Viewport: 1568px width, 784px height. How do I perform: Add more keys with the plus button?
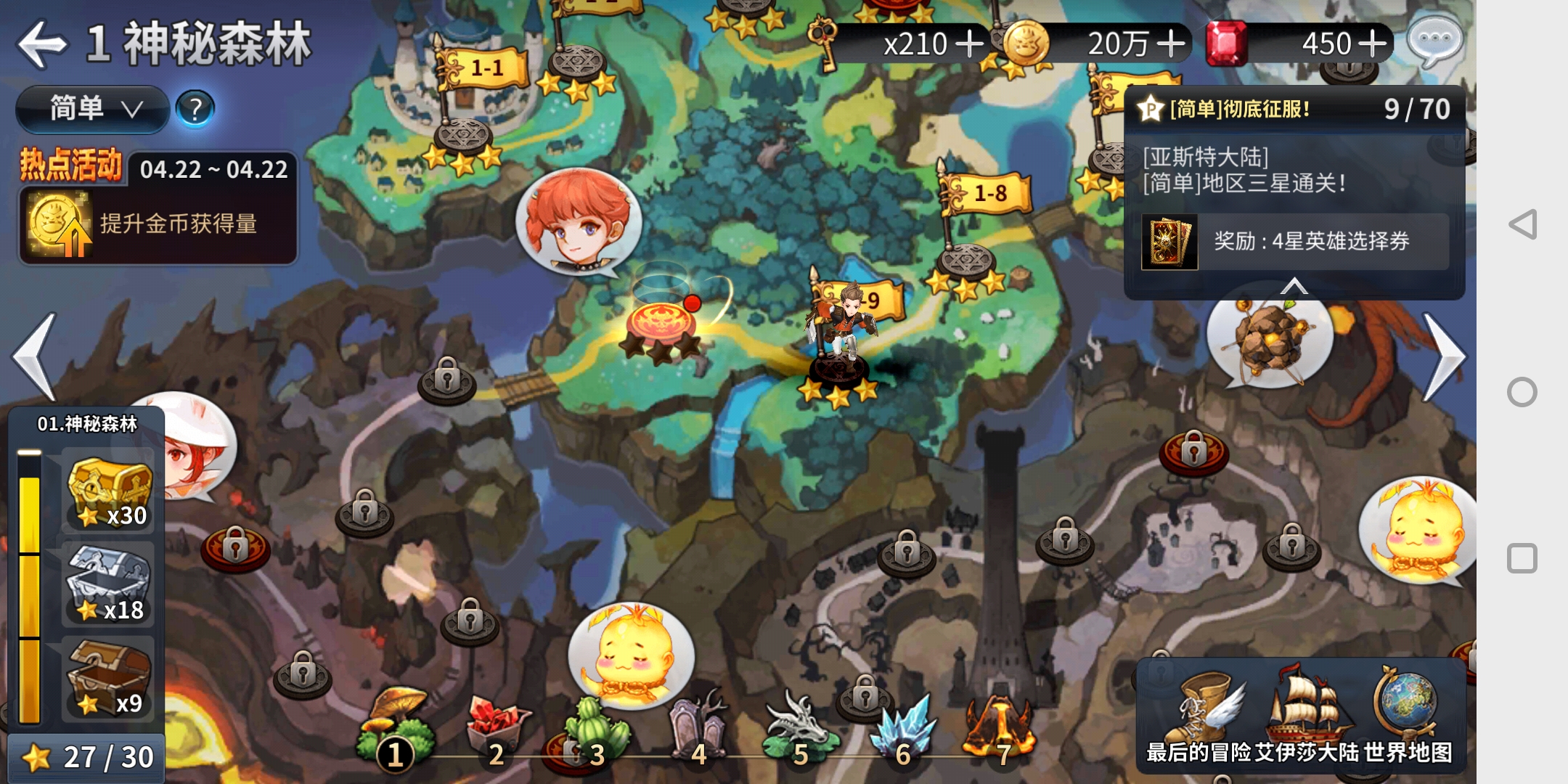969,44
